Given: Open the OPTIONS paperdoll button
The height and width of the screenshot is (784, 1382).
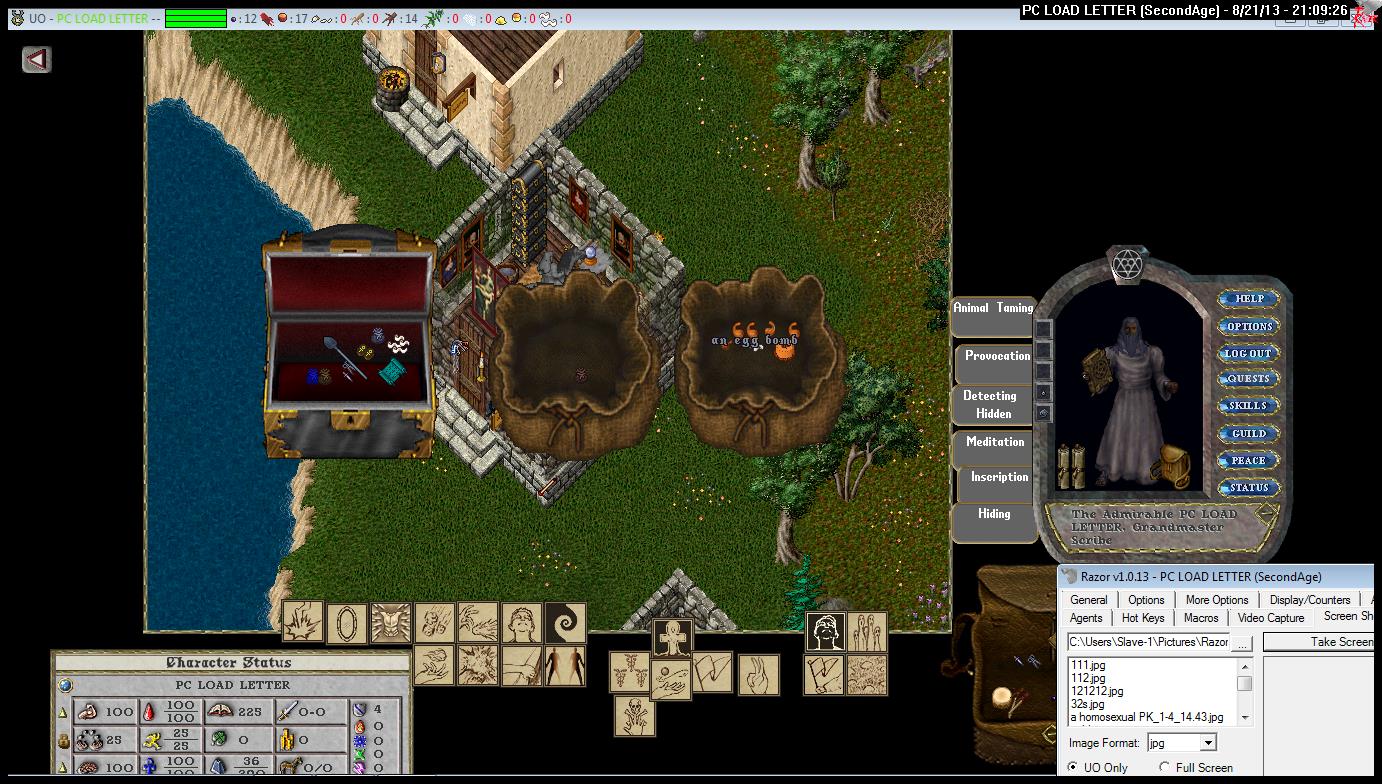Looking at the screenshot, I should pos(1249,326).
